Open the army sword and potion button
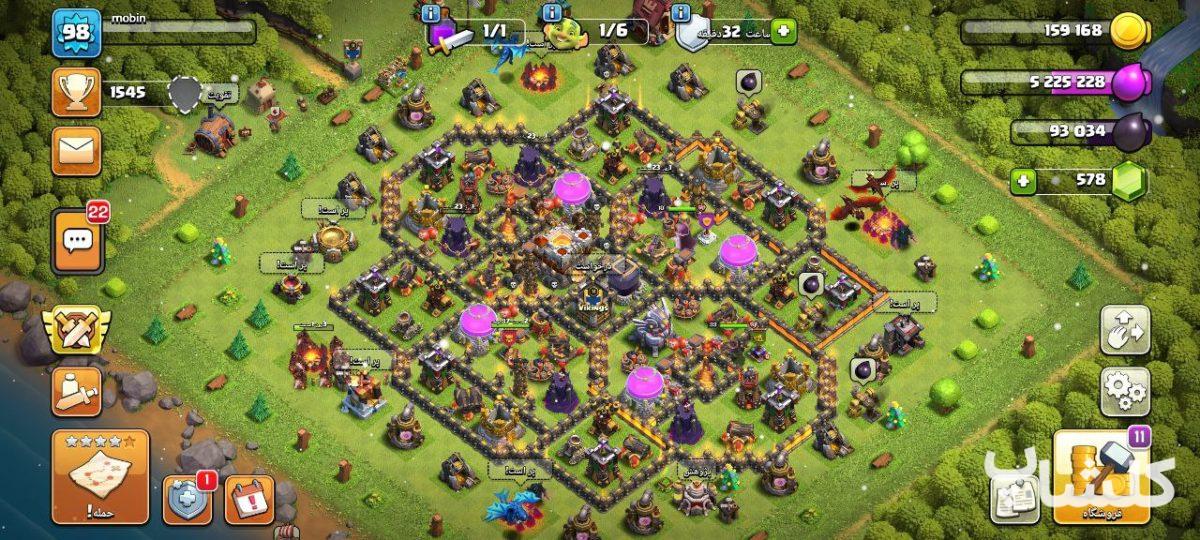 (x=77, y=391)
